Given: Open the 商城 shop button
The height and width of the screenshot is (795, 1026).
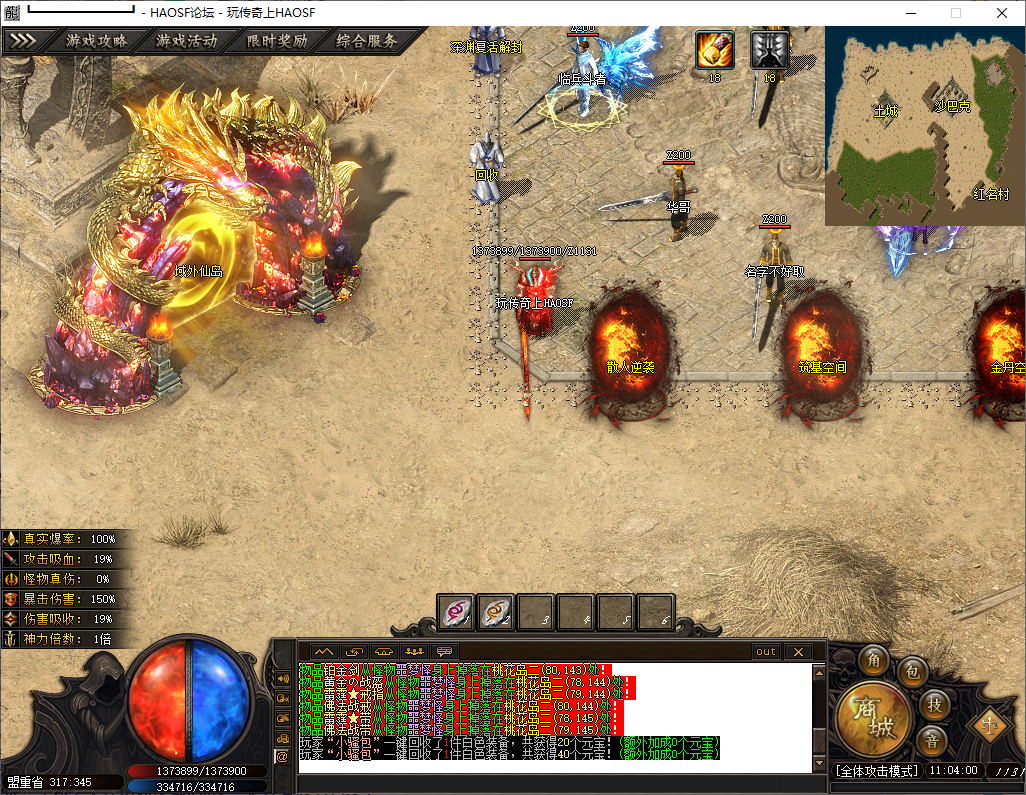Looking at the screenshot, I should 871,719.
